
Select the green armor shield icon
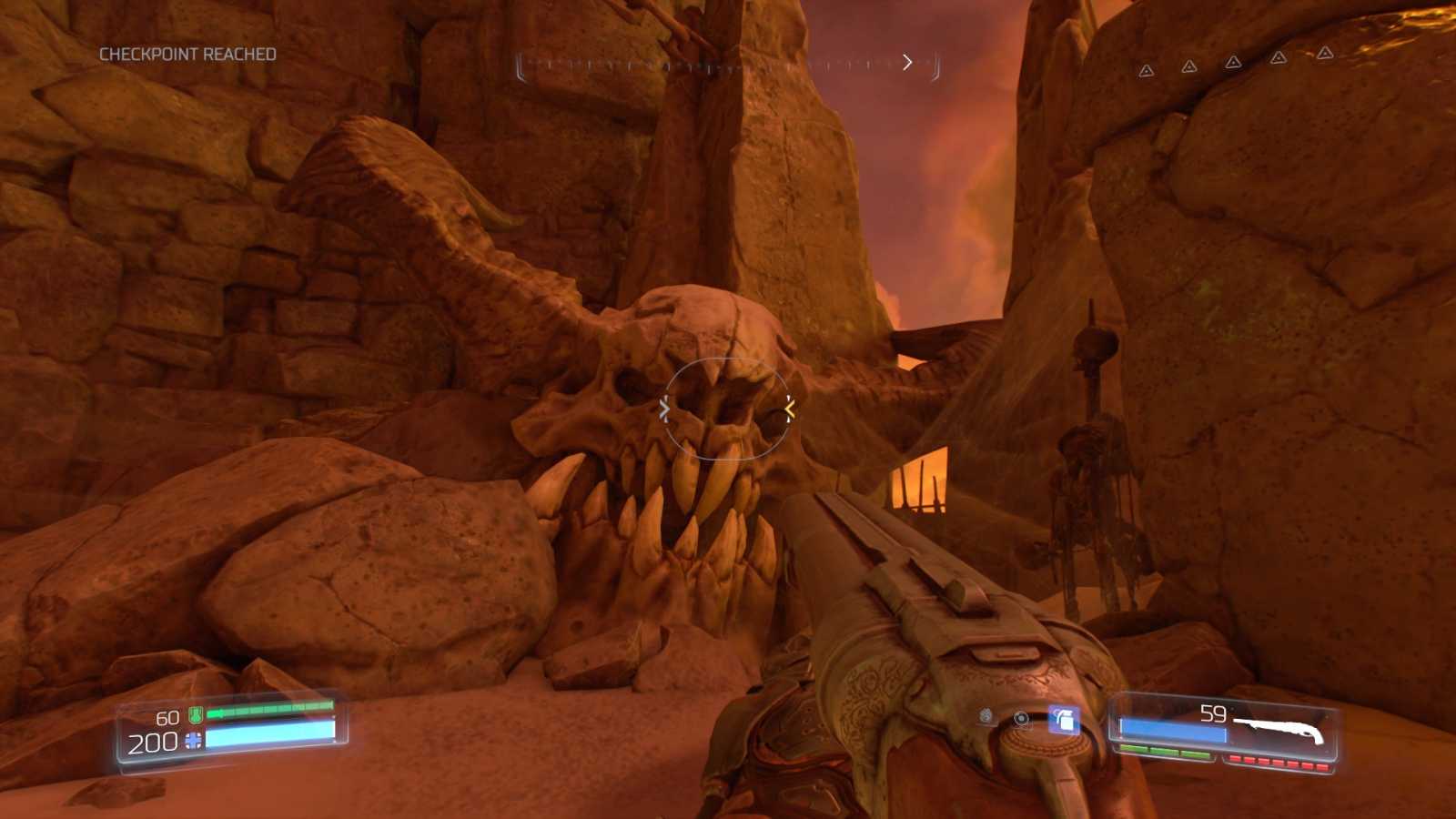click(196, 715)
